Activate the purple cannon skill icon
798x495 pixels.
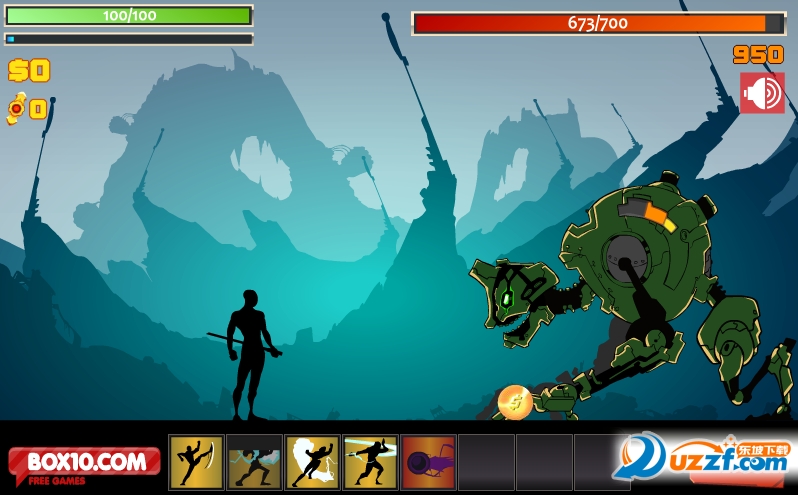pyautogui.click(x=428, y=462)
